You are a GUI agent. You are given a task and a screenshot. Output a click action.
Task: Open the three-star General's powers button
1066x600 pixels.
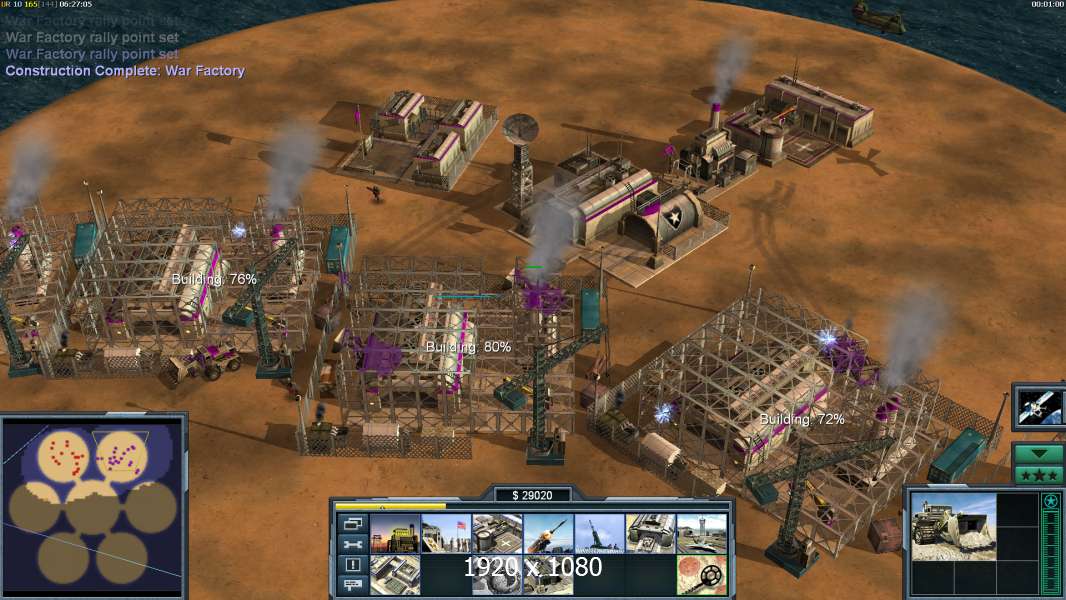click(x=1039, y=474)
